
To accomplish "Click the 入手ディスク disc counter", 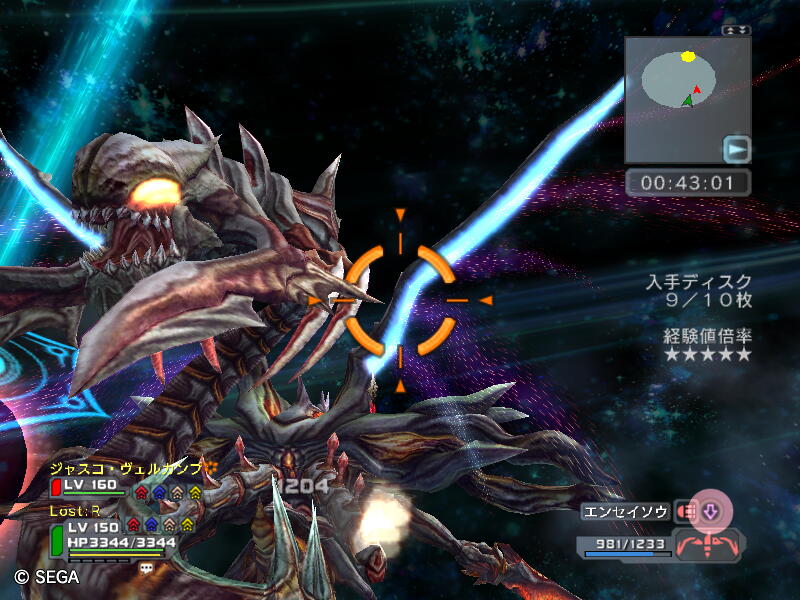I will (698, 291).
